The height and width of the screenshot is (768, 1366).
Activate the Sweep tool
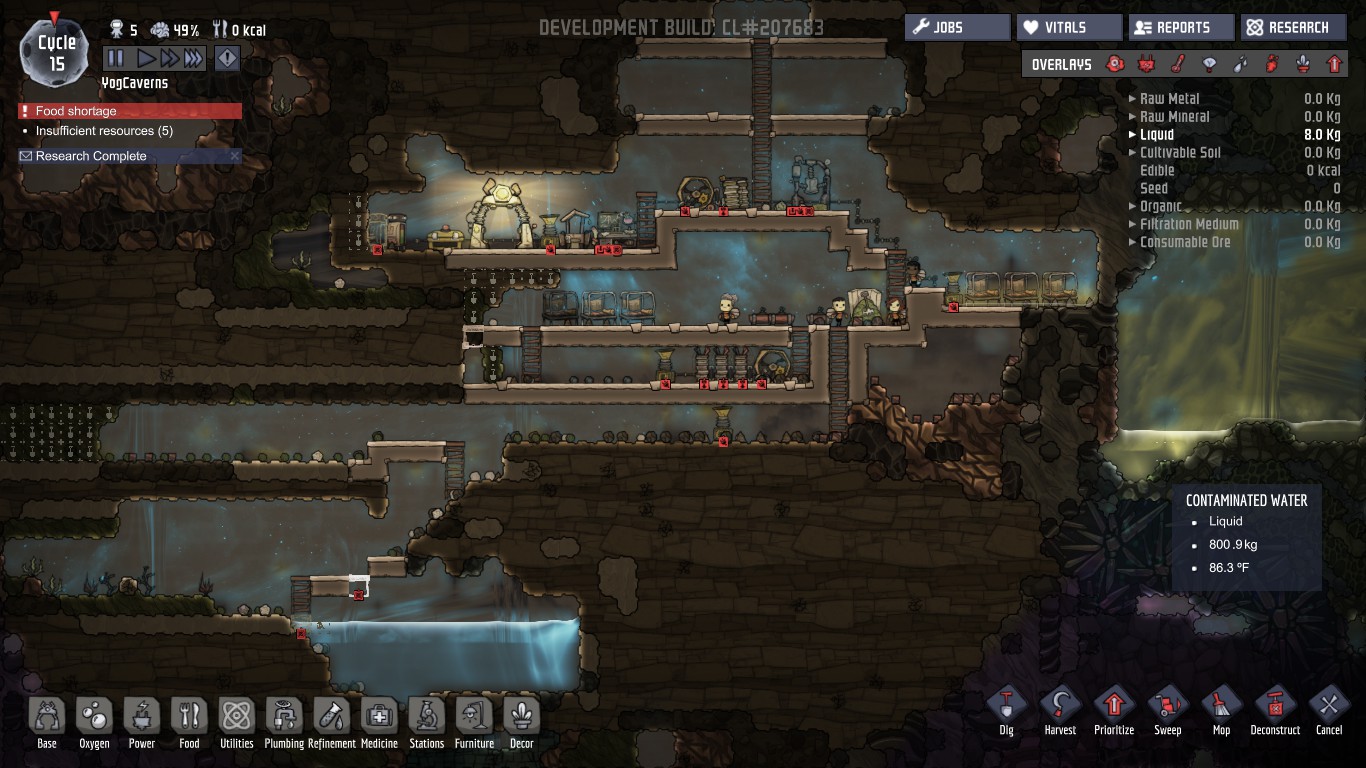click(x=1167, y=706)
